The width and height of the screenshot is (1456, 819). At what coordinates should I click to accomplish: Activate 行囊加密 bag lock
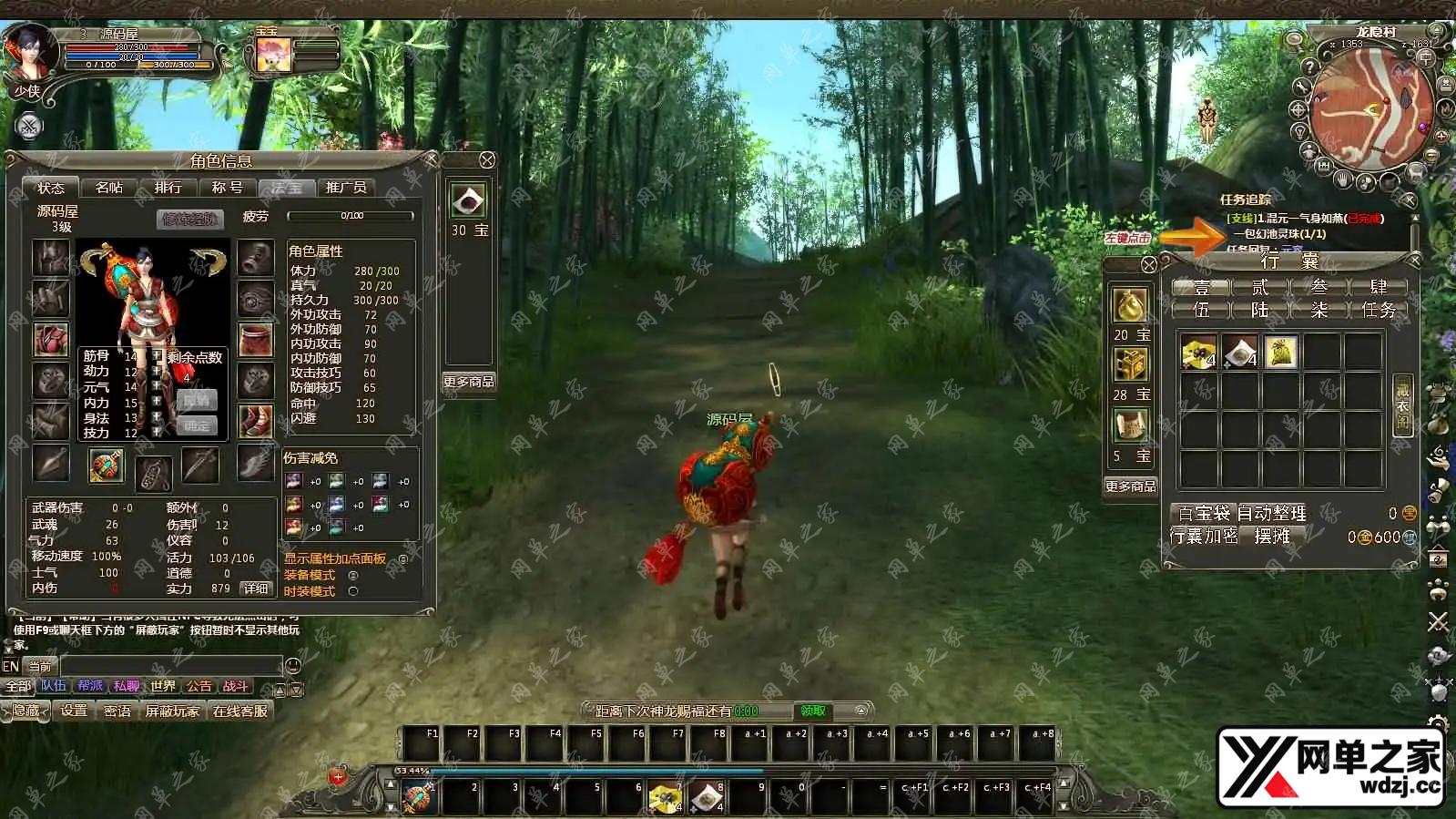[1204, 537]
